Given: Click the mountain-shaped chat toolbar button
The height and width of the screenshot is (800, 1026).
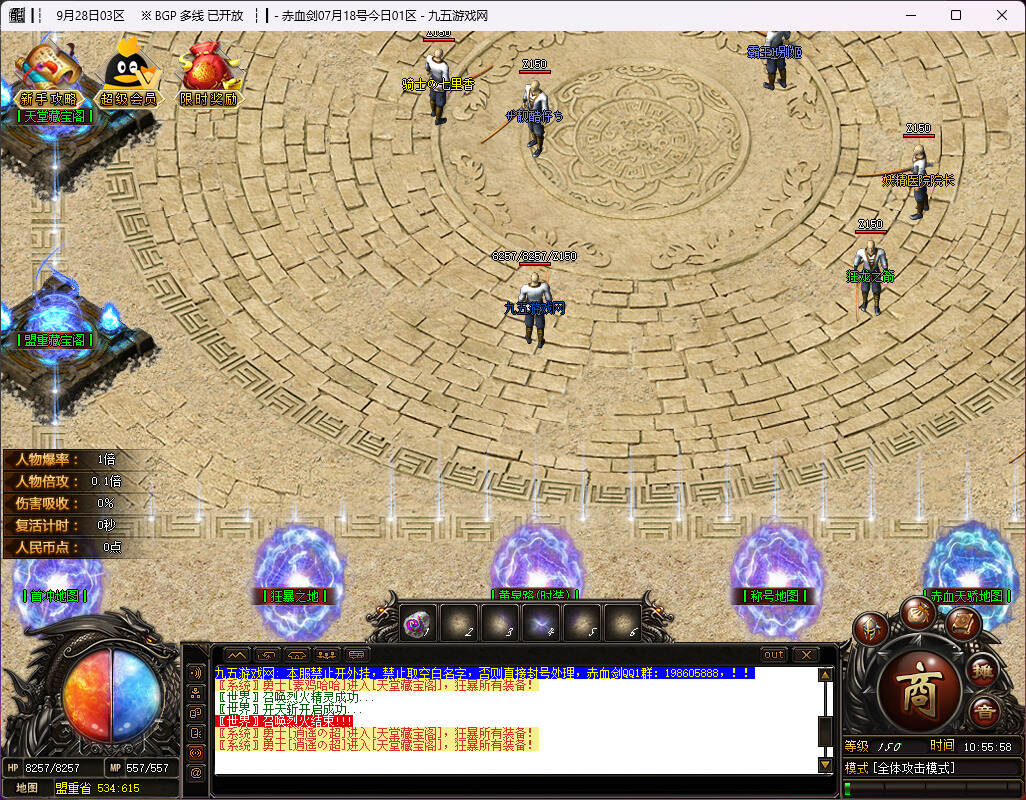Looking at the screenshot, I should pos(236,655).
